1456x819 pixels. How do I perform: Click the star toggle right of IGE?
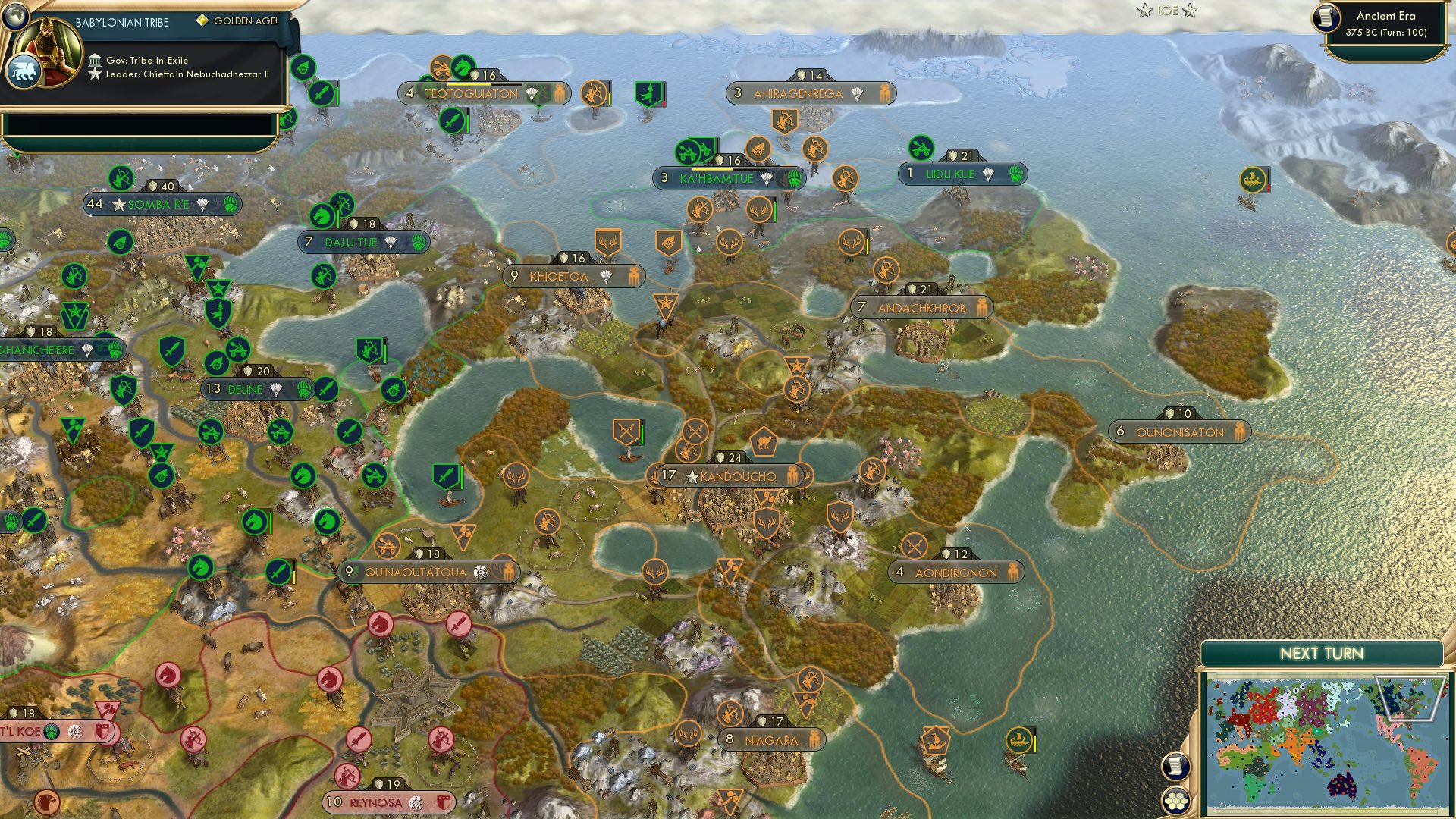coord(1191,11)
